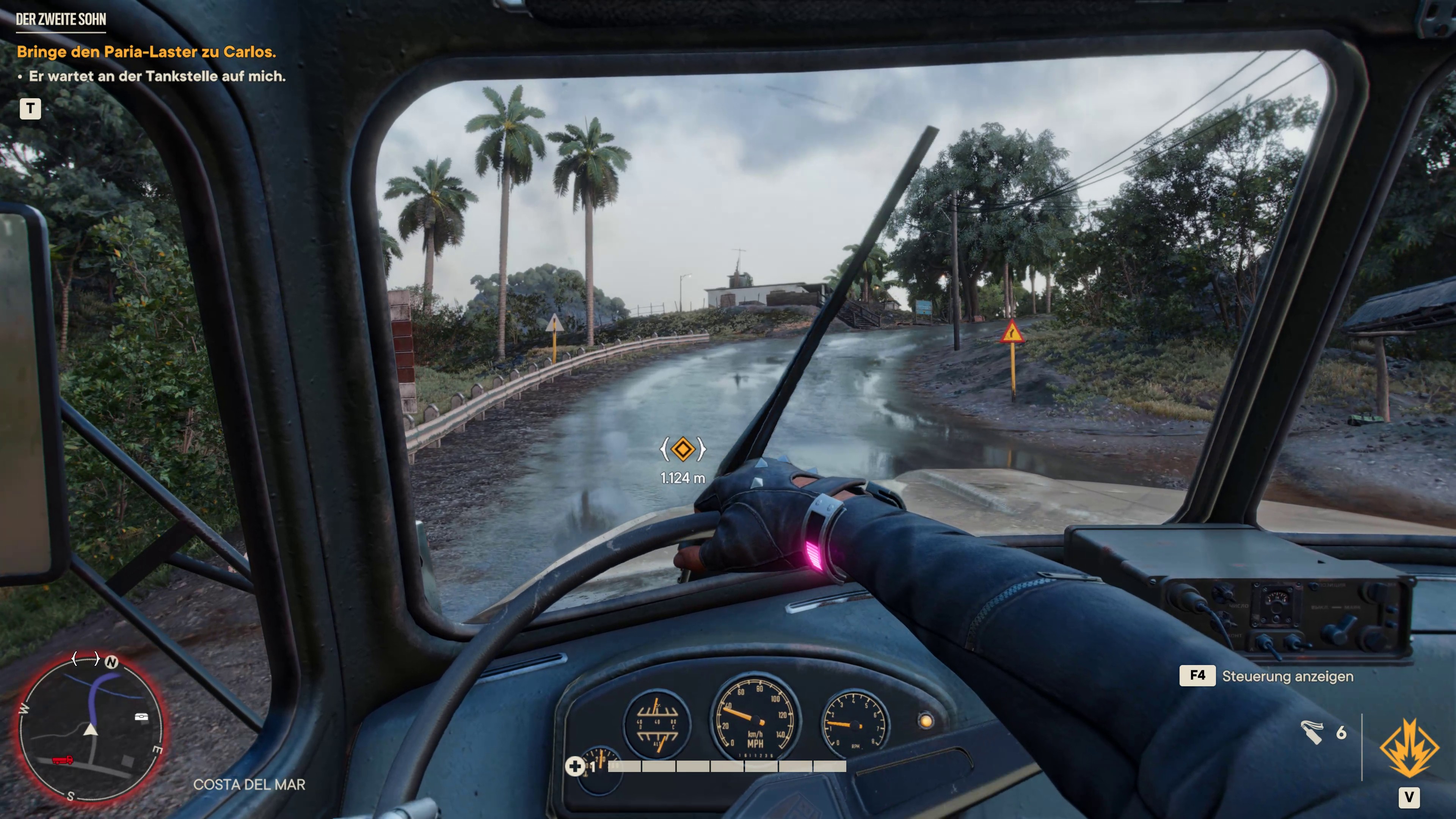Select the healing item icon
The height and width of the screenshot is (819, 1456).
click(x=1312, y=733)
